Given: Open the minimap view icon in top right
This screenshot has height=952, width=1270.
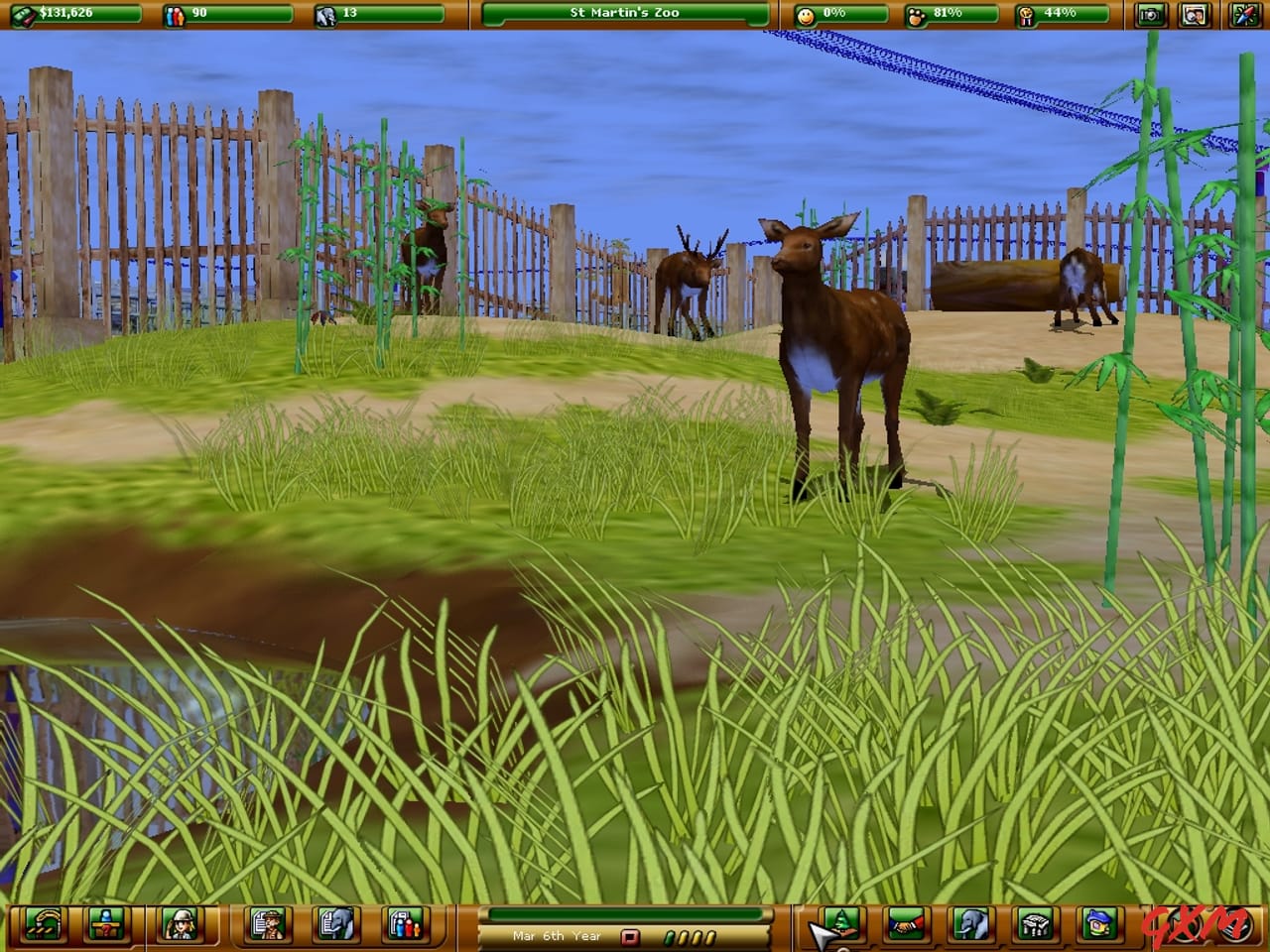Looking at the screenshot, I should (1193, 13).
